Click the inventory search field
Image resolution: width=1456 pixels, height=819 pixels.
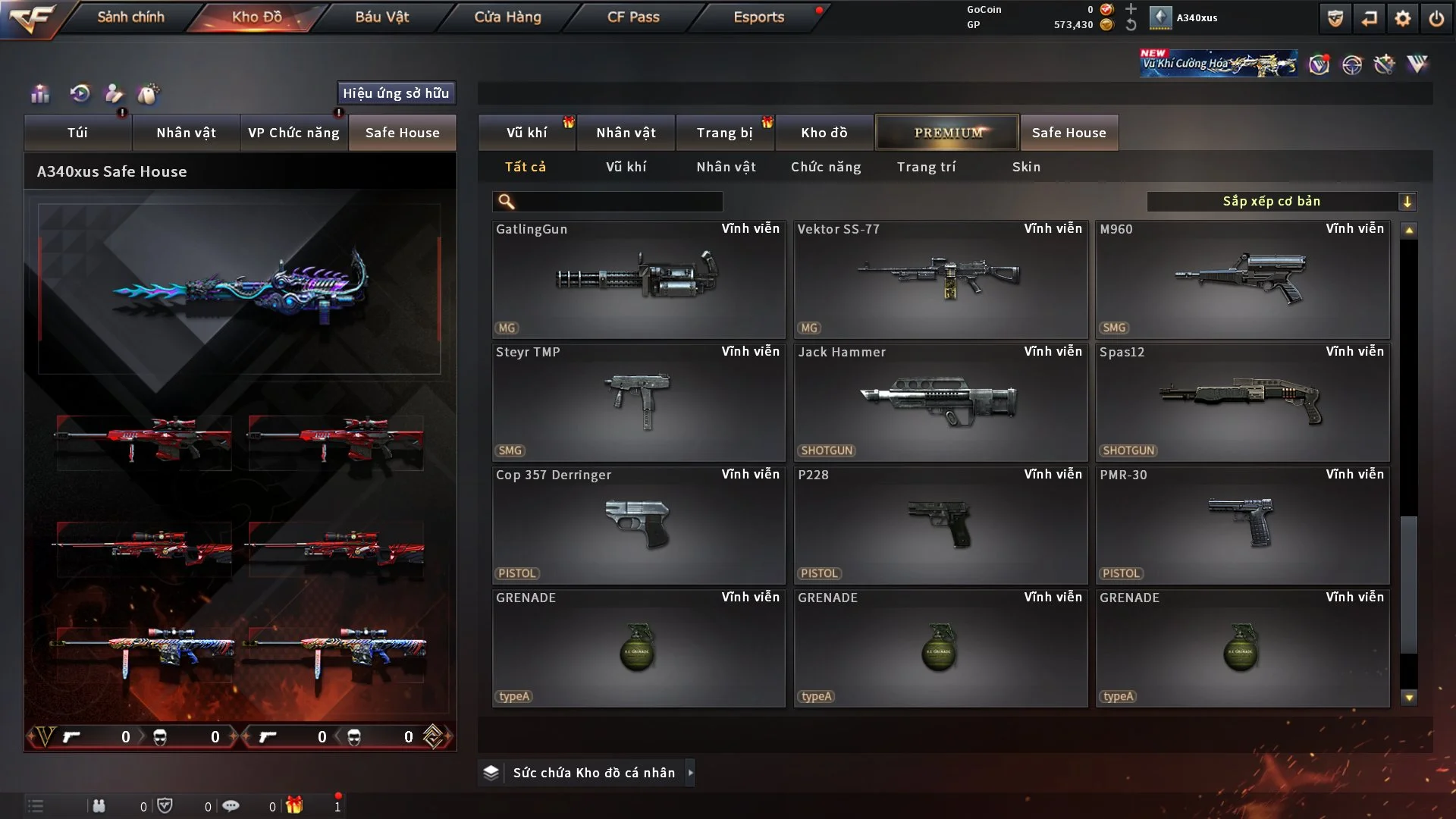(x=618, y=202)
